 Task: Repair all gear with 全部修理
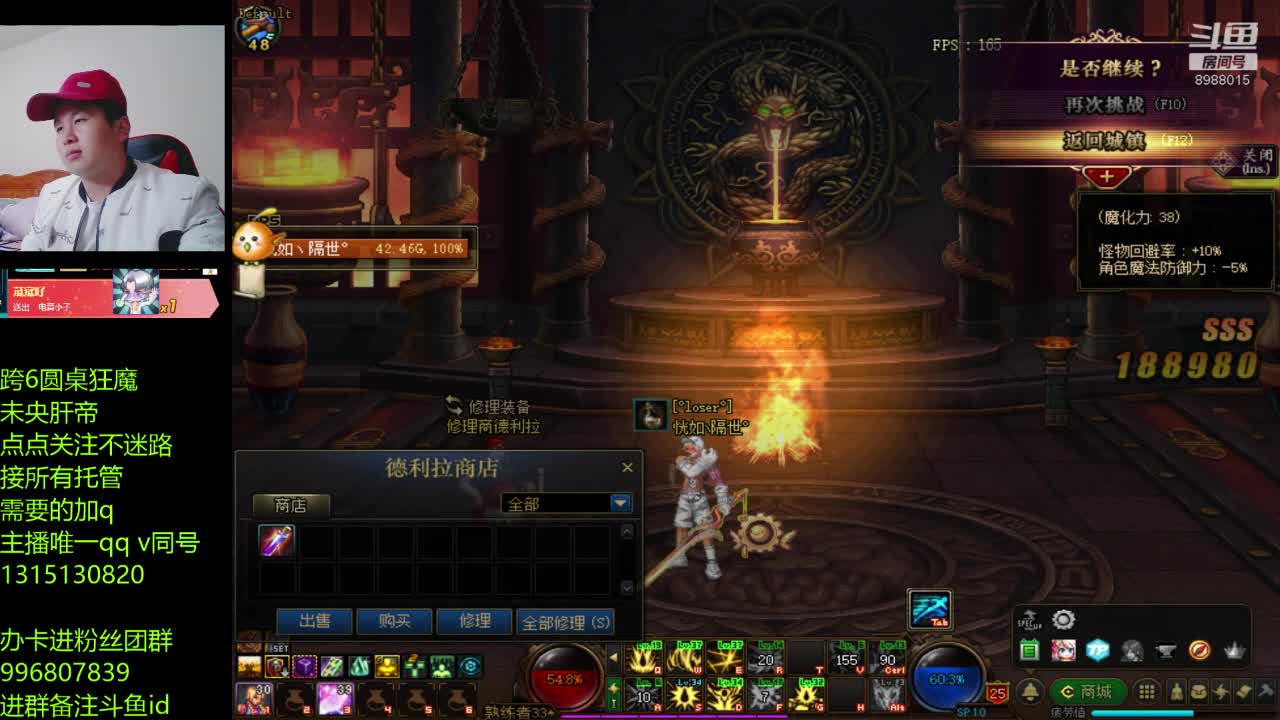point(565,622)
